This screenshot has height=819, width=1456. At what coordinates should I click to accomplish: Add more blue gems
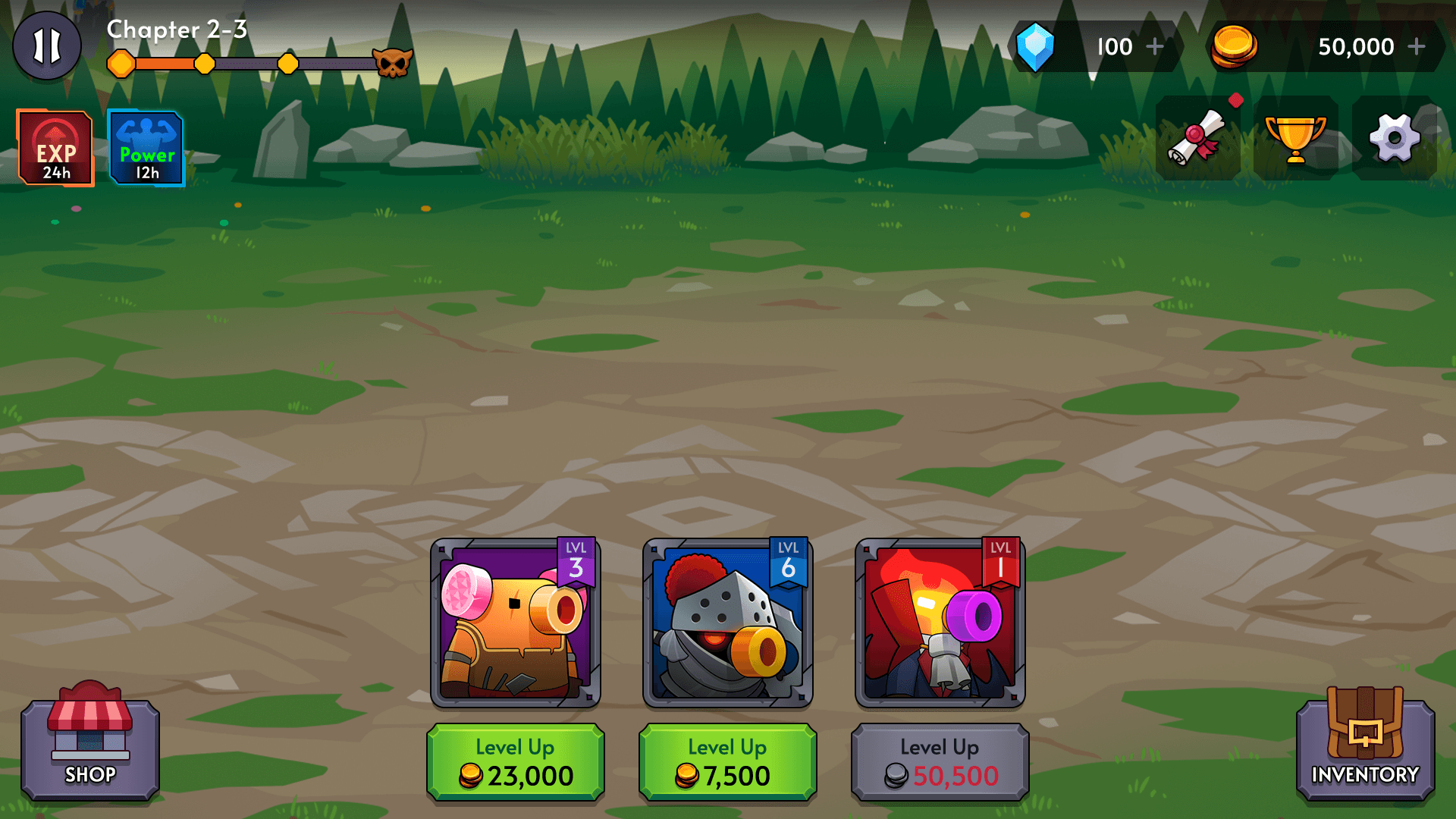(1154, 47)
